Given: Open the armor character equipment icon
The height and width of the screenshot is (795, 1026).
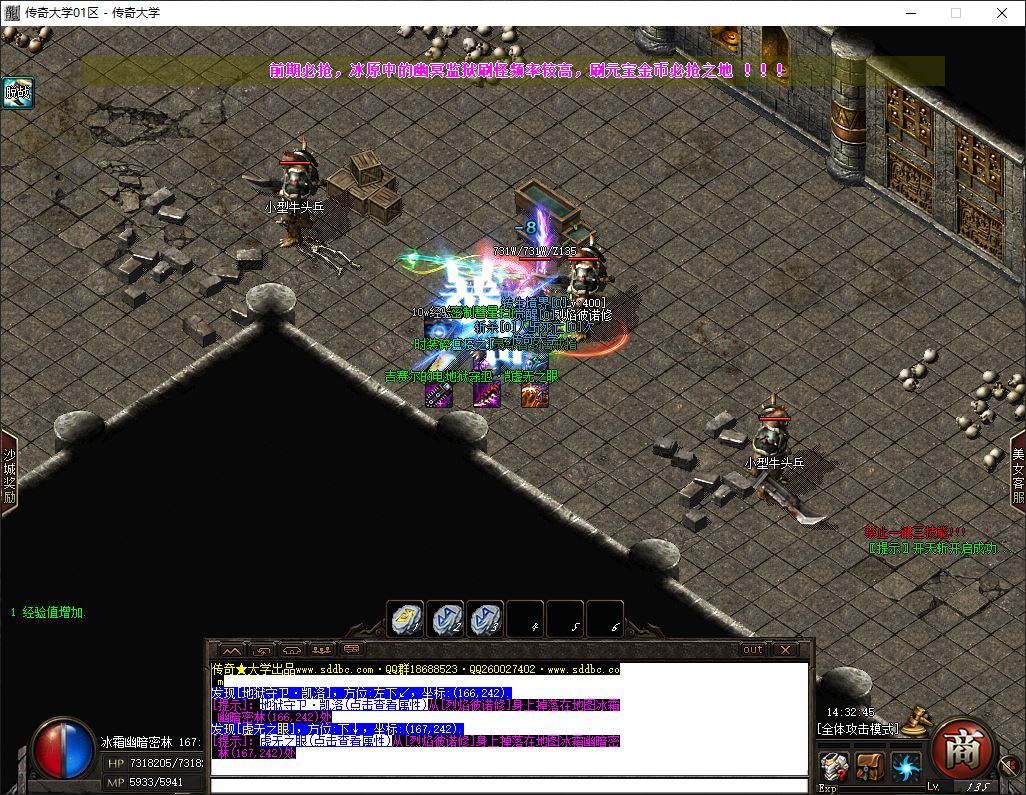Looking at the screenshot, I should tap(835, 767).
